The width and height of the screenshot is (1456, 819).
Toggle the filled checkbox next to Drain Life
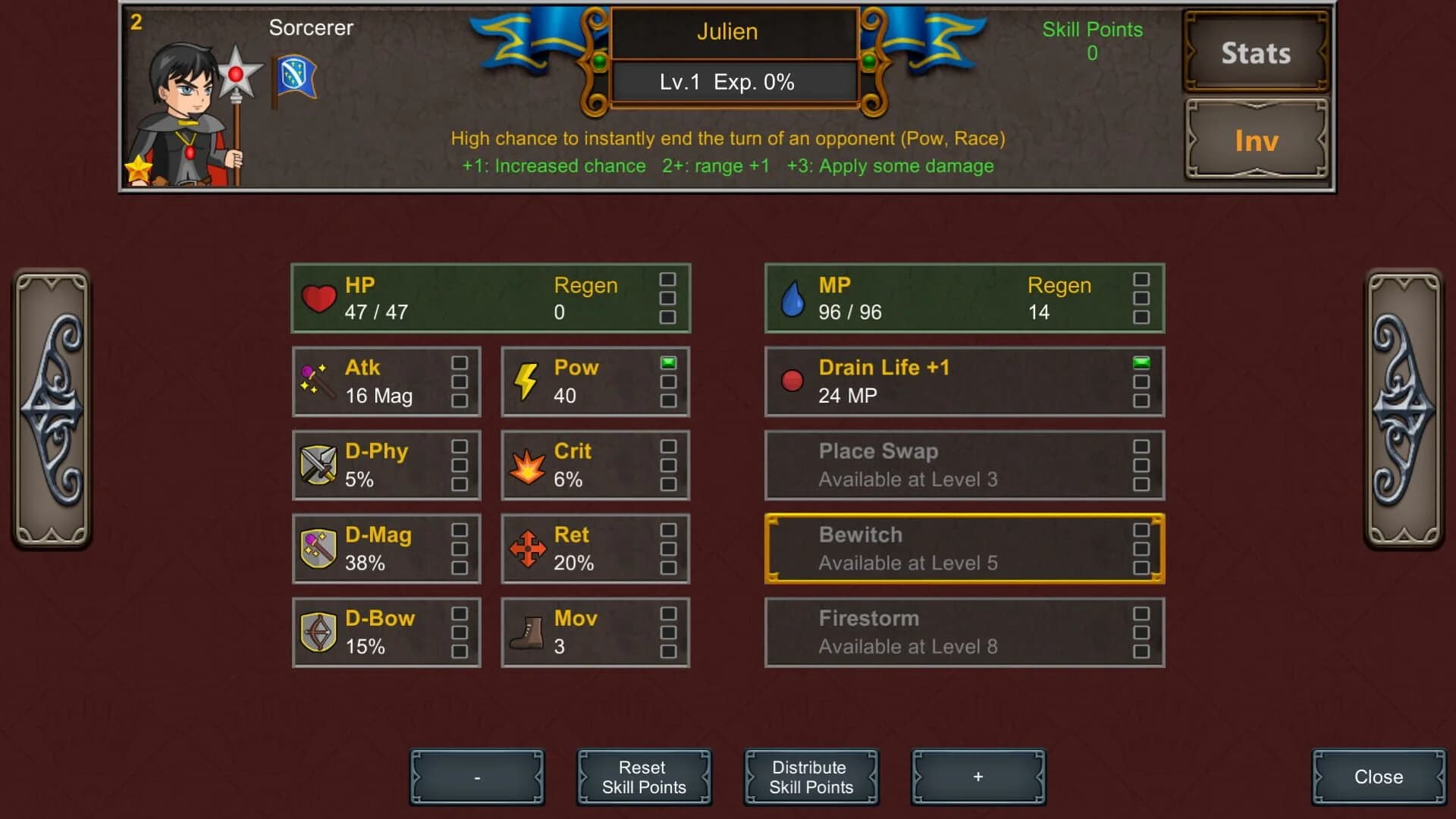(x=1141, y=362)
